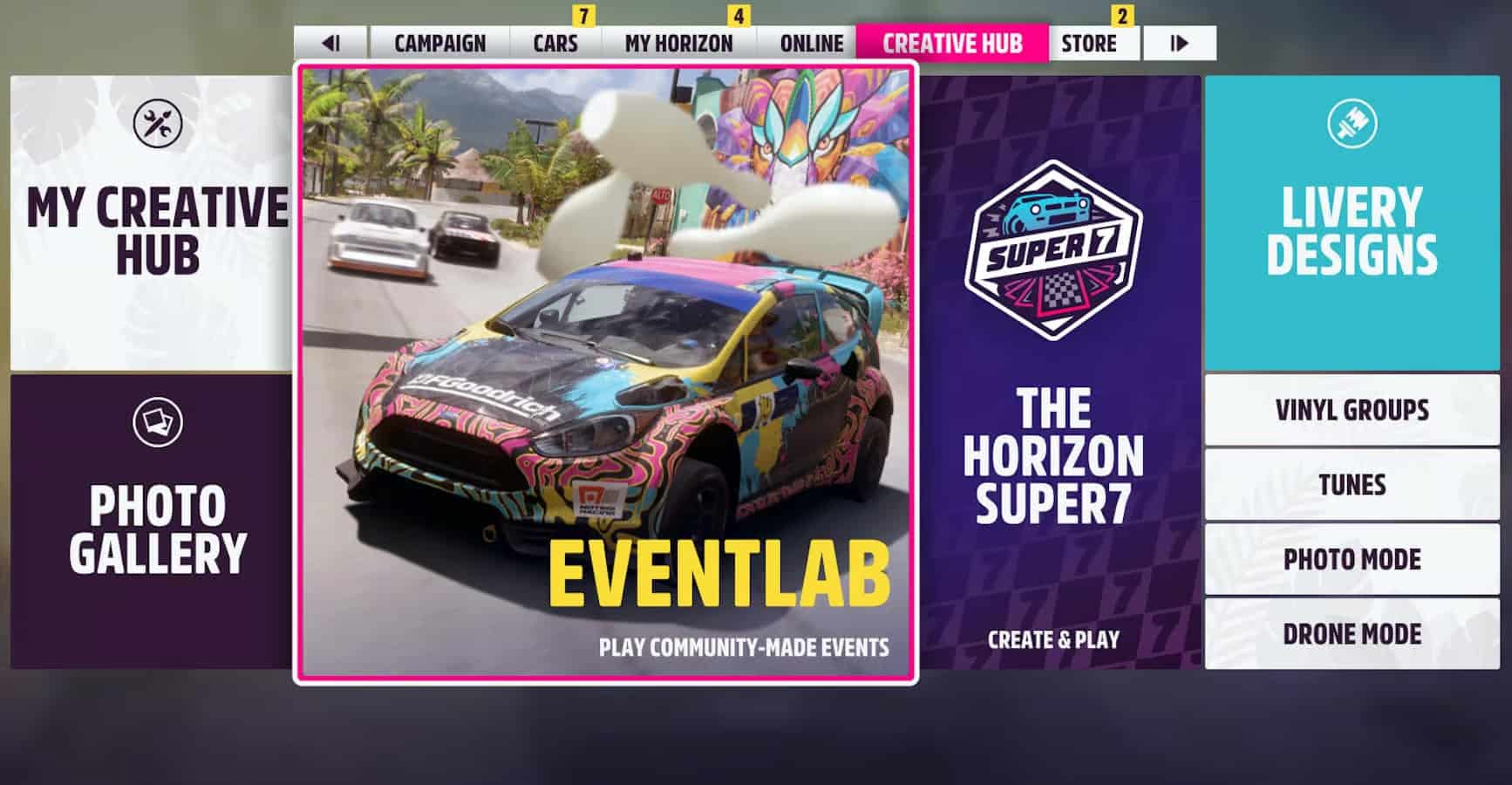Switch to the Campaign tab

[441, 44]
